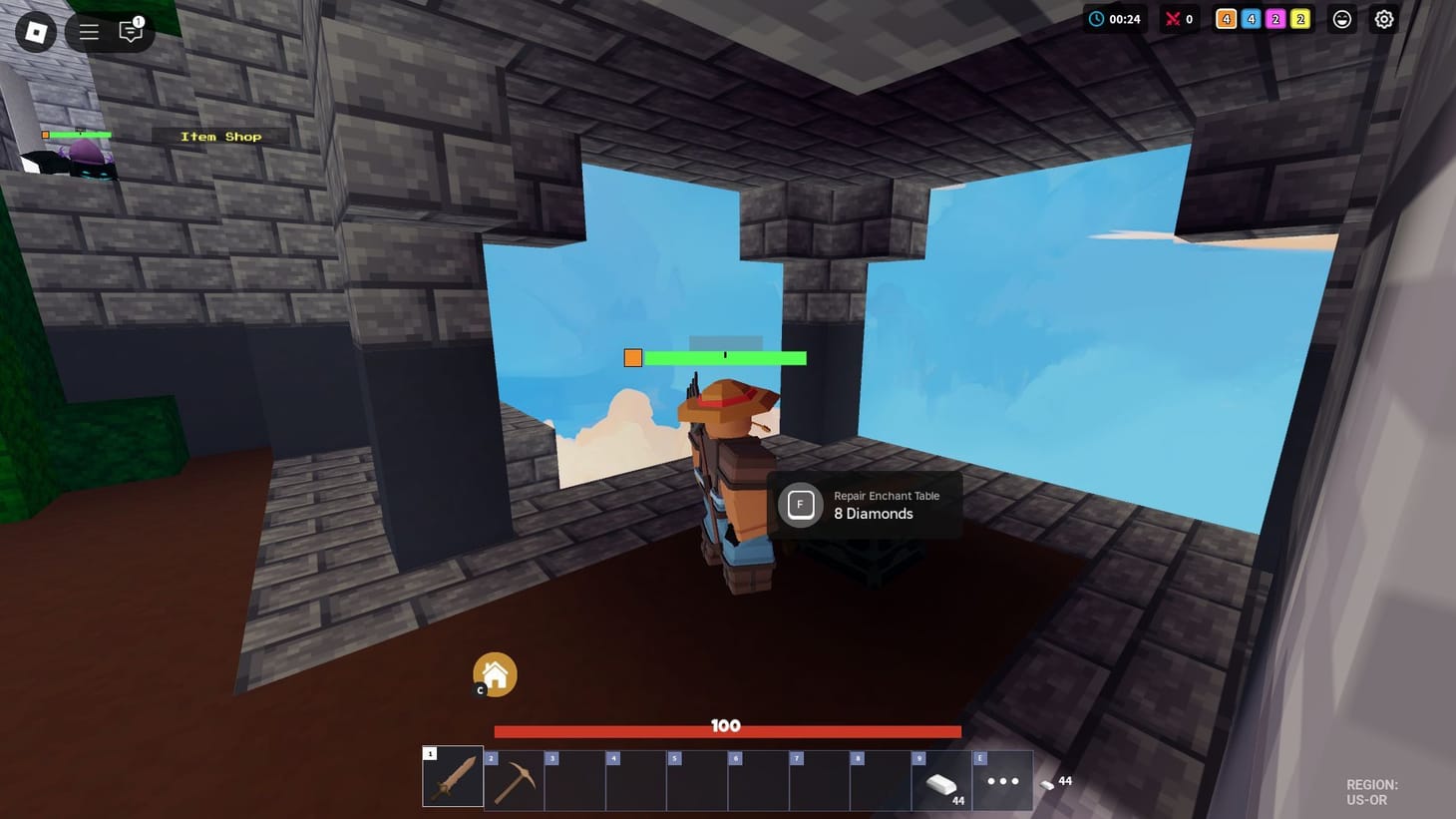The width and height of the screenshot is (1456, 819).
Task: Click the Repair Enchant Table prompt
Action: pyautogui.click(x=864, y=505)
